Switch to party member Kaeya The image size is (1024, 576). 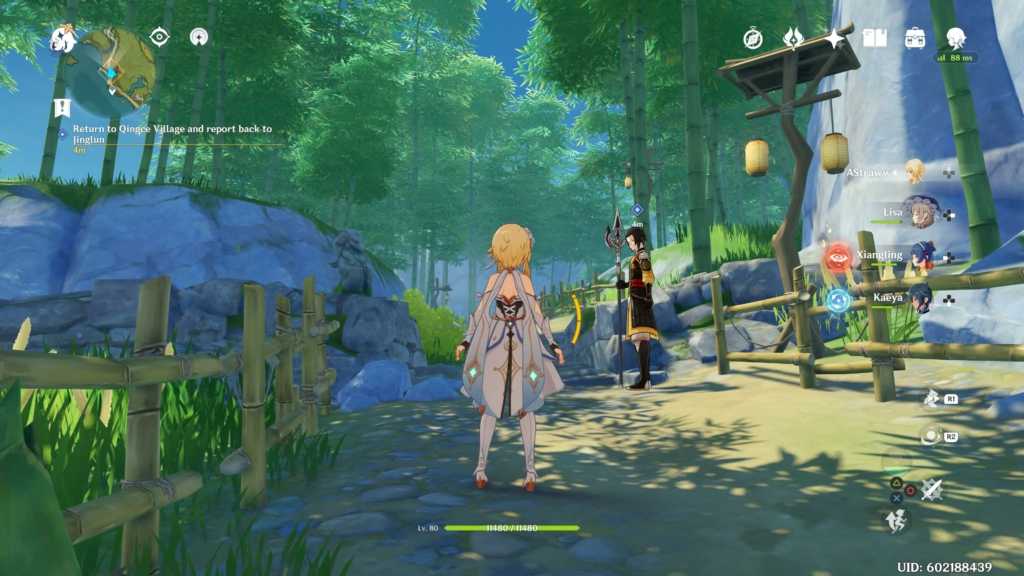(921, 297)
